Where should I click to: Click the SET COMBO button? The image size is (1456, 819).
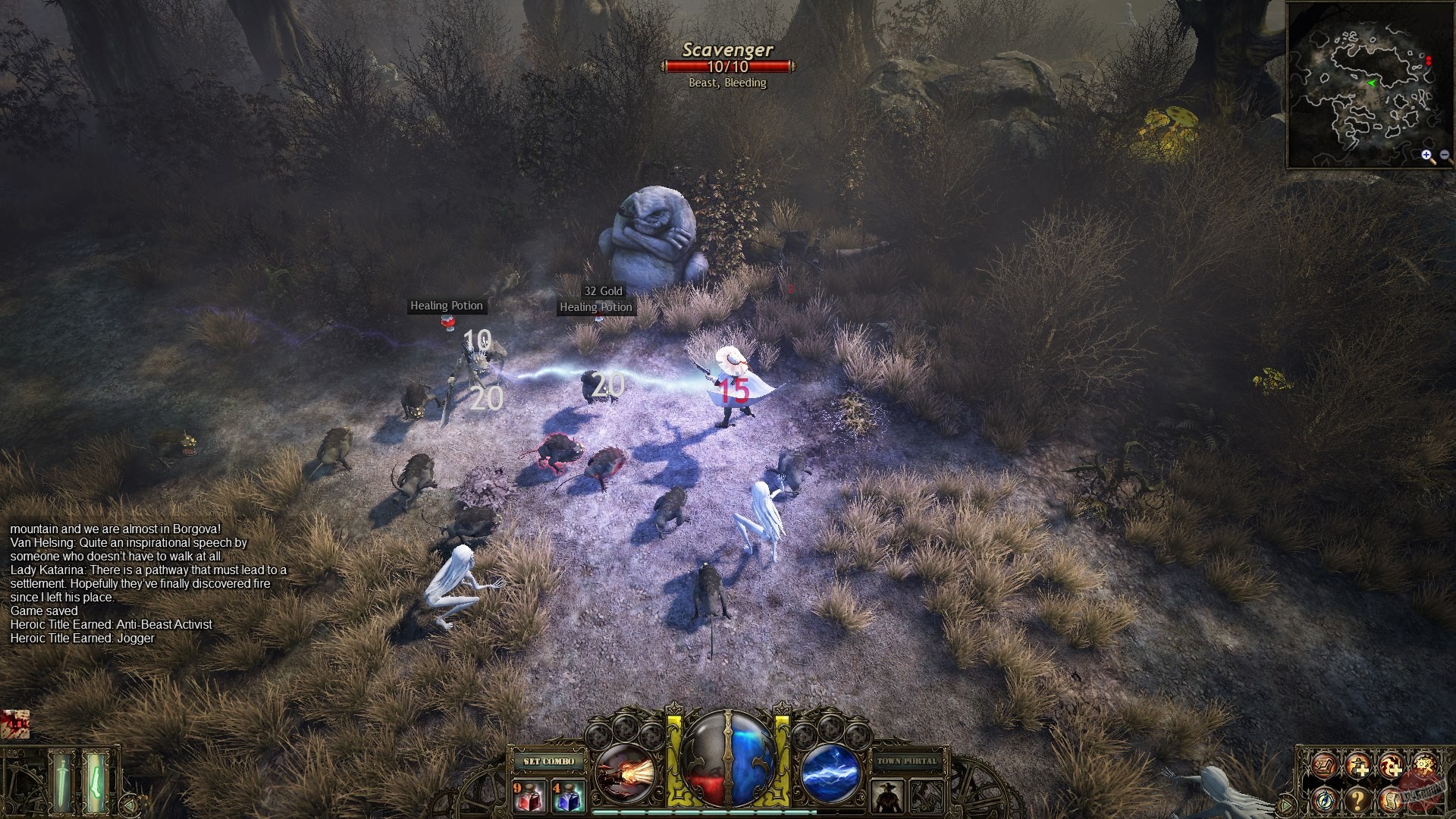tap(549, 762)
